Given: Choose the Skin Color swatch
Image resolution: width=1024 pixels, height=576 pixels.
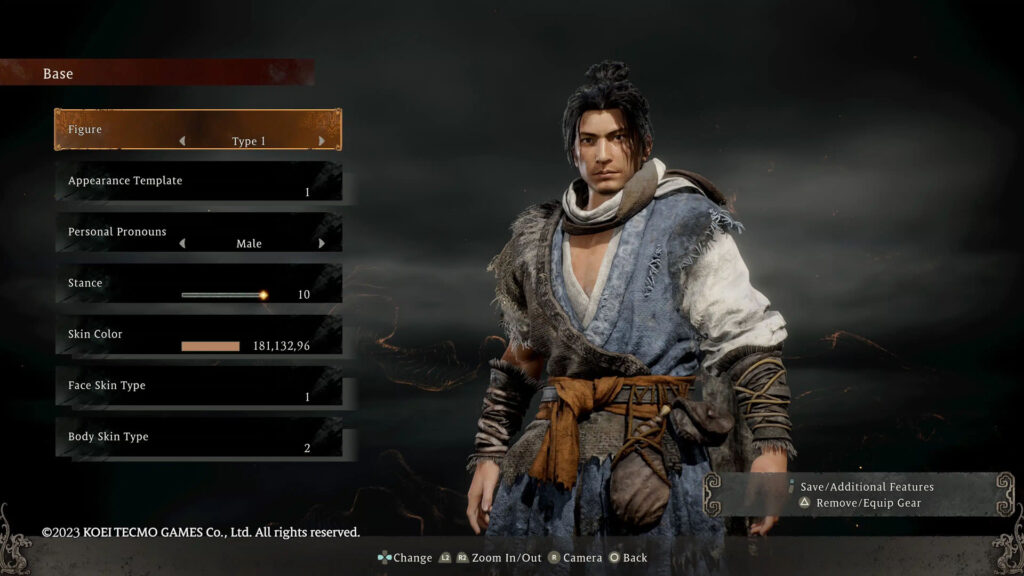Looking at the screenshot, I should pyautogui.click(x=210, y=346).
